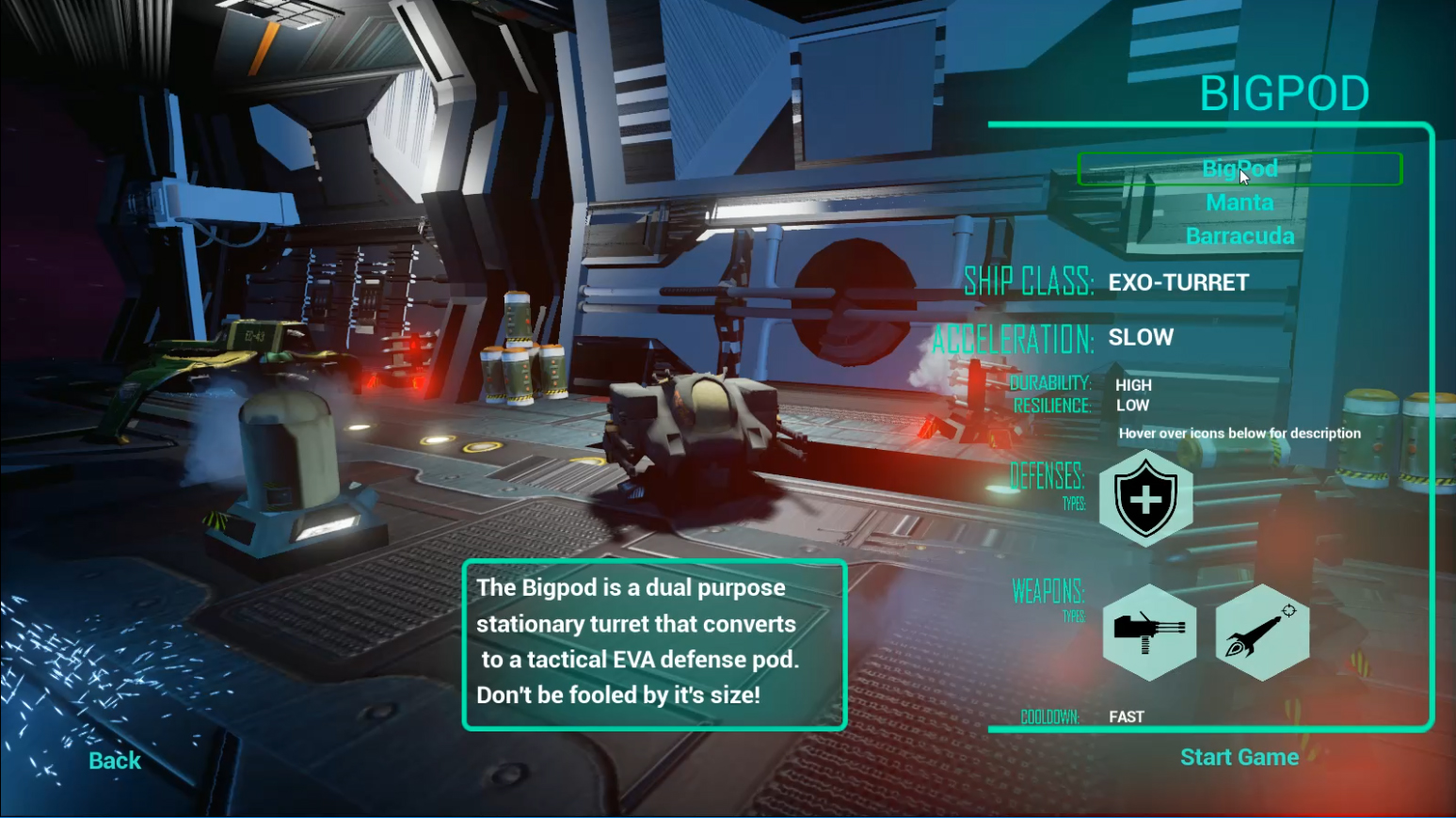Click the SHIP CLASS label

[x=1029, y=281]
